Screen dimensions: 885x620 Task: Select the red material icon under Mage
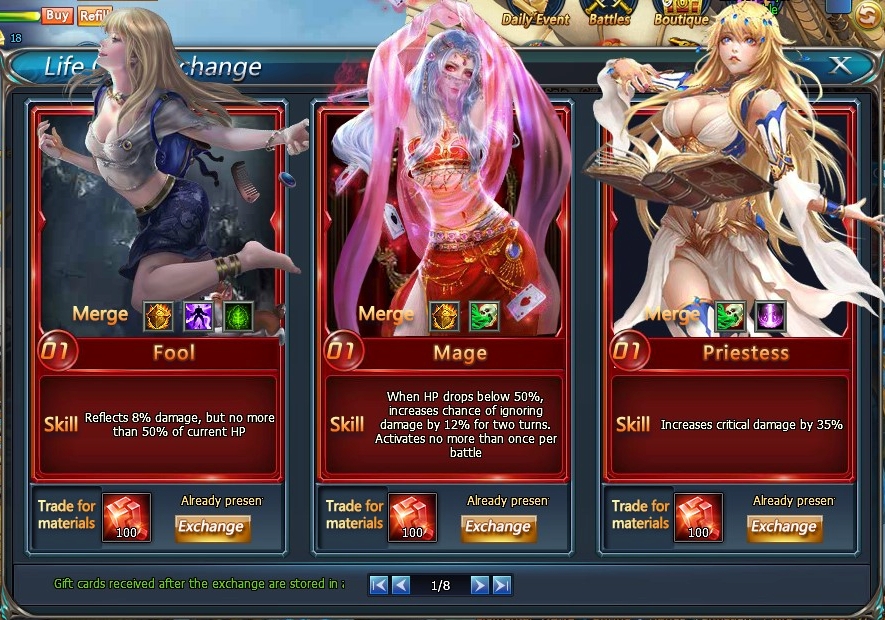tap(413, 517)
